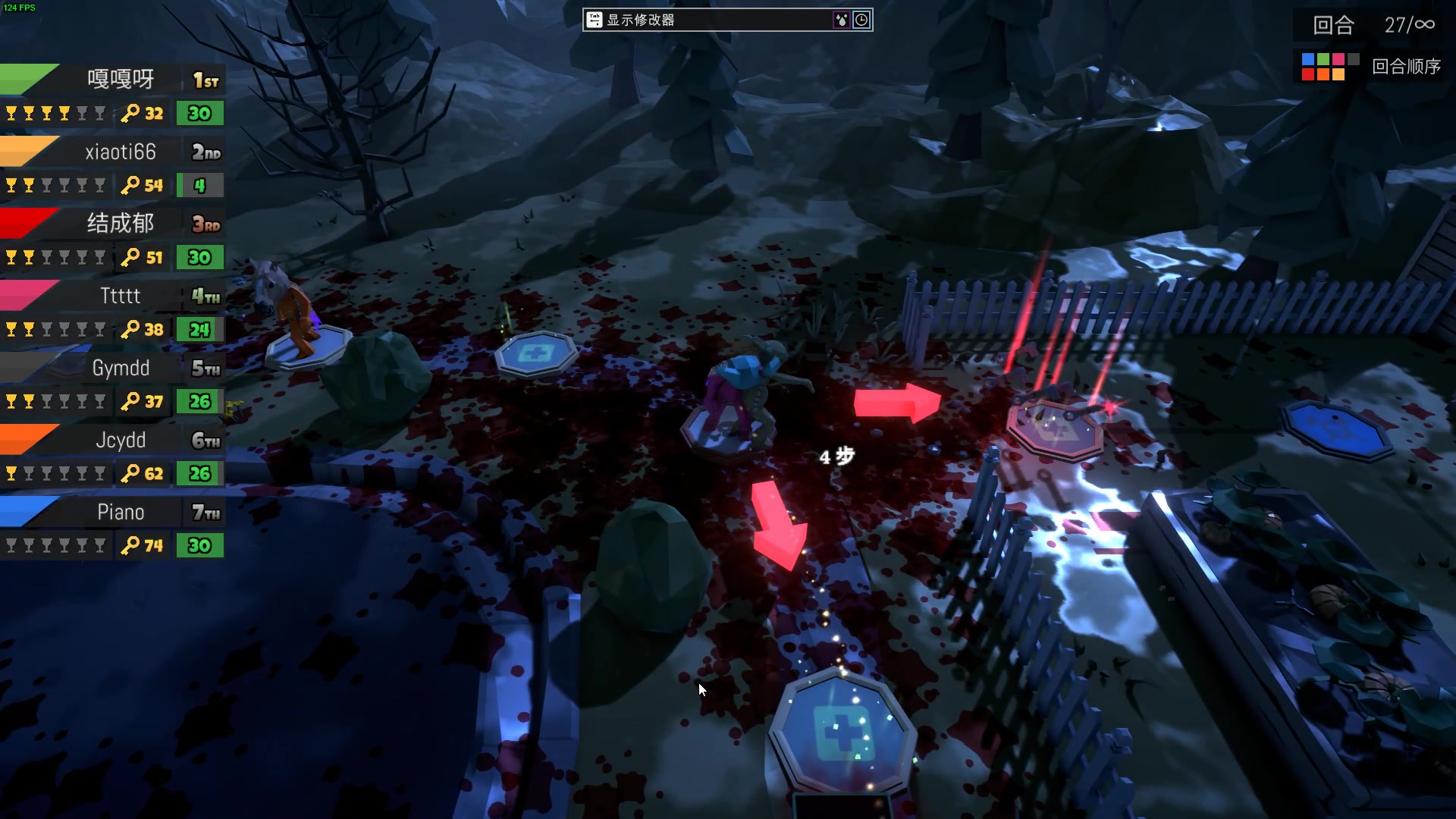Click the water droplets modifier icon
This screenshot has width=1456, height=819.
pyautogui.click(x=841, y=20)
